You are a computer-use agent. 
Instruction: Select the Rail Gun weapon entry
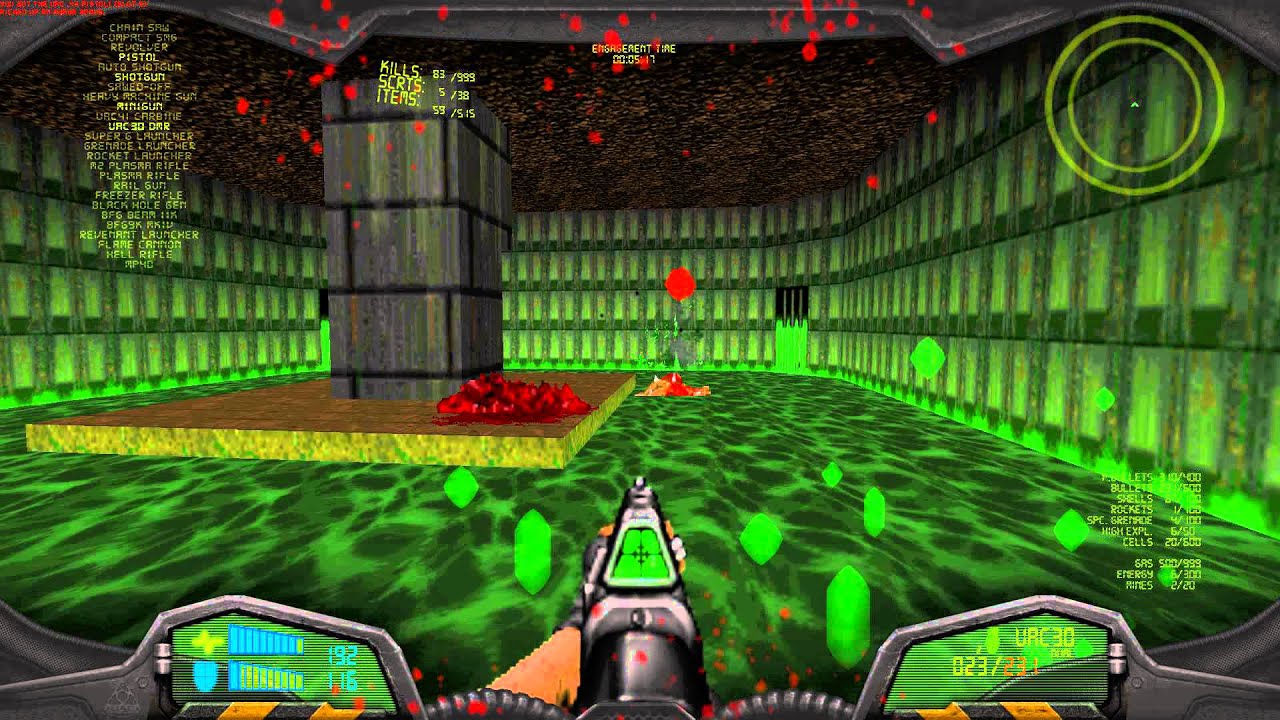point(139,185)
